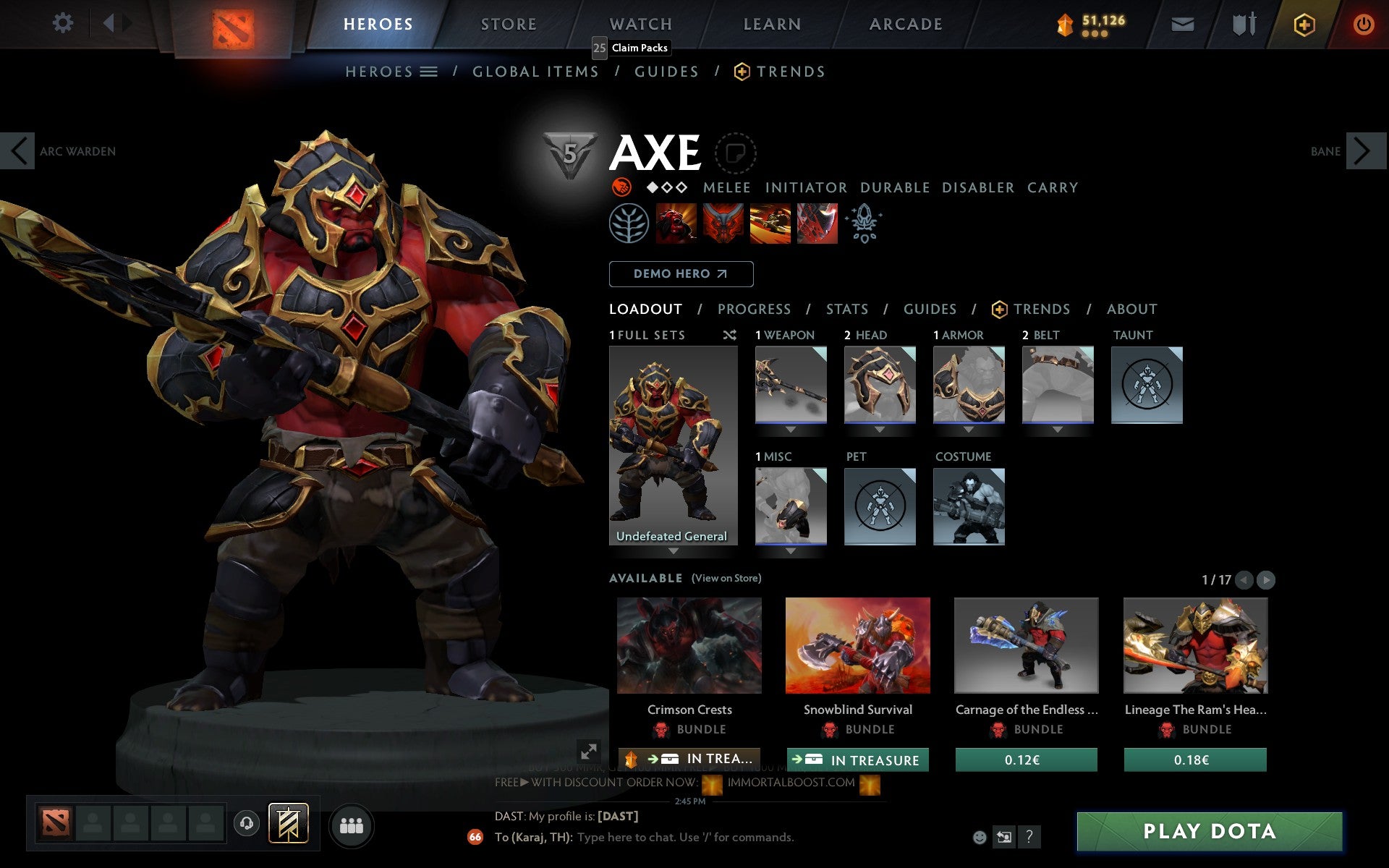Click the DEMO HERO button
The image size is (1389, 868).
[681, 274]
